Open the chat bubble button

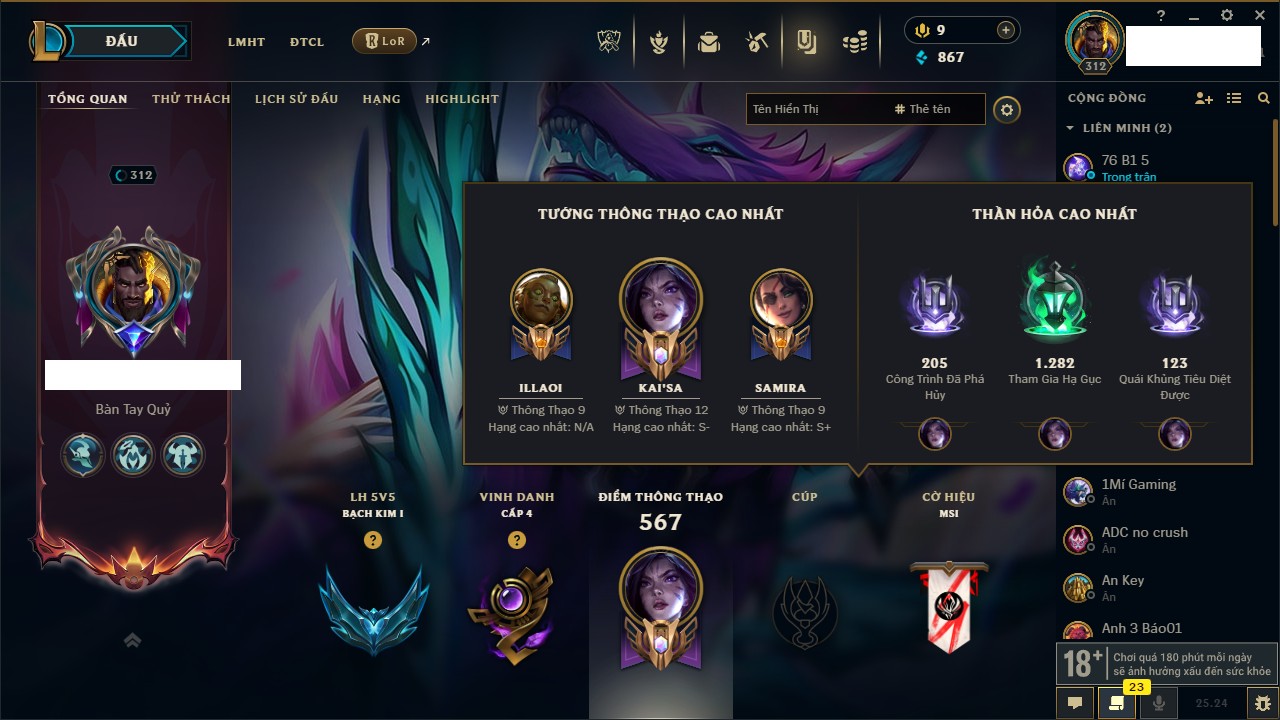pos(1075,703)
